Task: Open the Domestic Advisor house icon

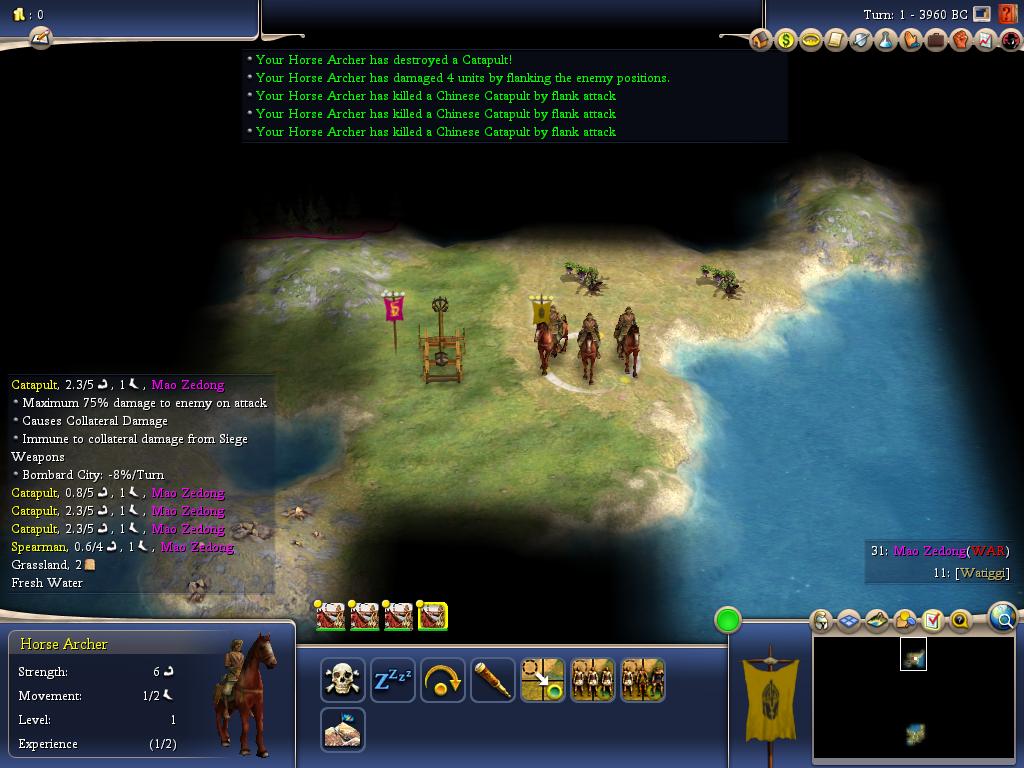Action: 761,40
